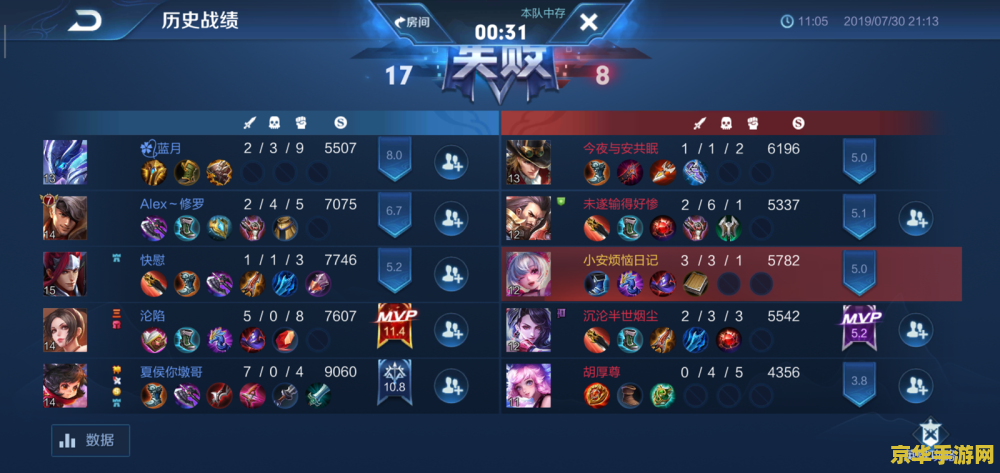The width and height of the screenshot is (1000, 473).
Task: Add enemy MVP 沉沦半世烟尘 as friend
Action: [x=916, y=329]
